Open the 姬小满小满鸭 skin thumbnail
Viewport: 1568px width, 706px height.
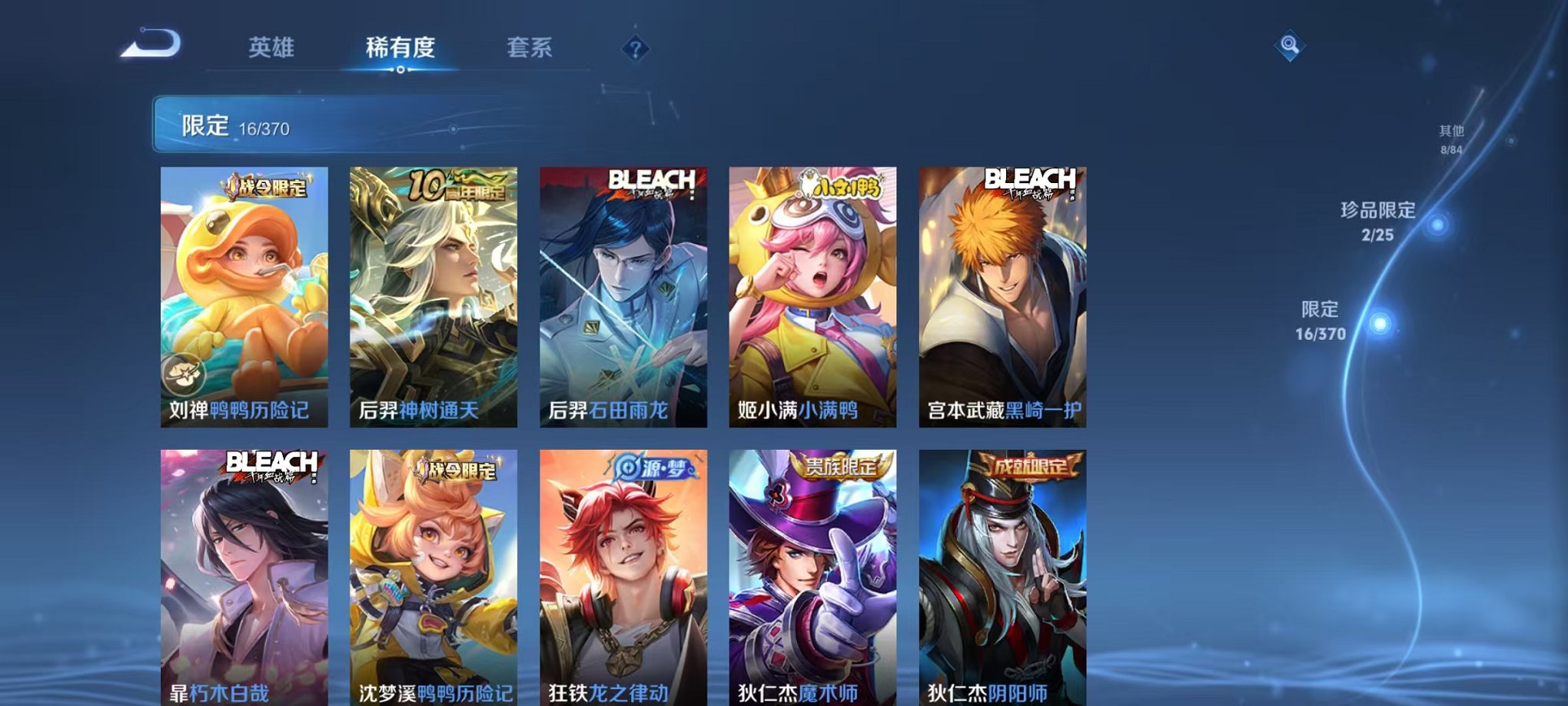[x=812, y=296]
